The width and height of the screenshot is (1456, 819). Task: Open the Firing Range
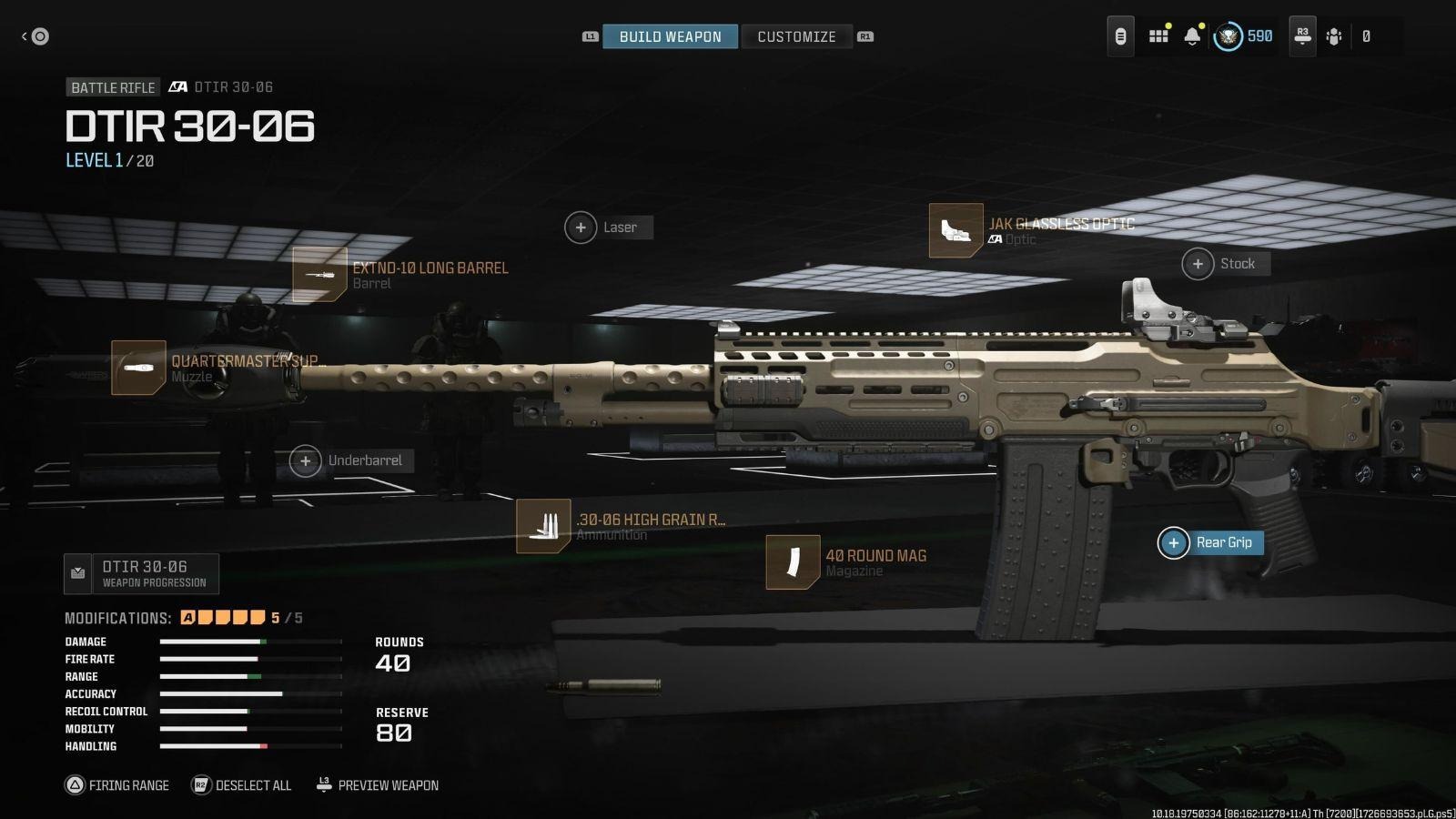(117, 785)
